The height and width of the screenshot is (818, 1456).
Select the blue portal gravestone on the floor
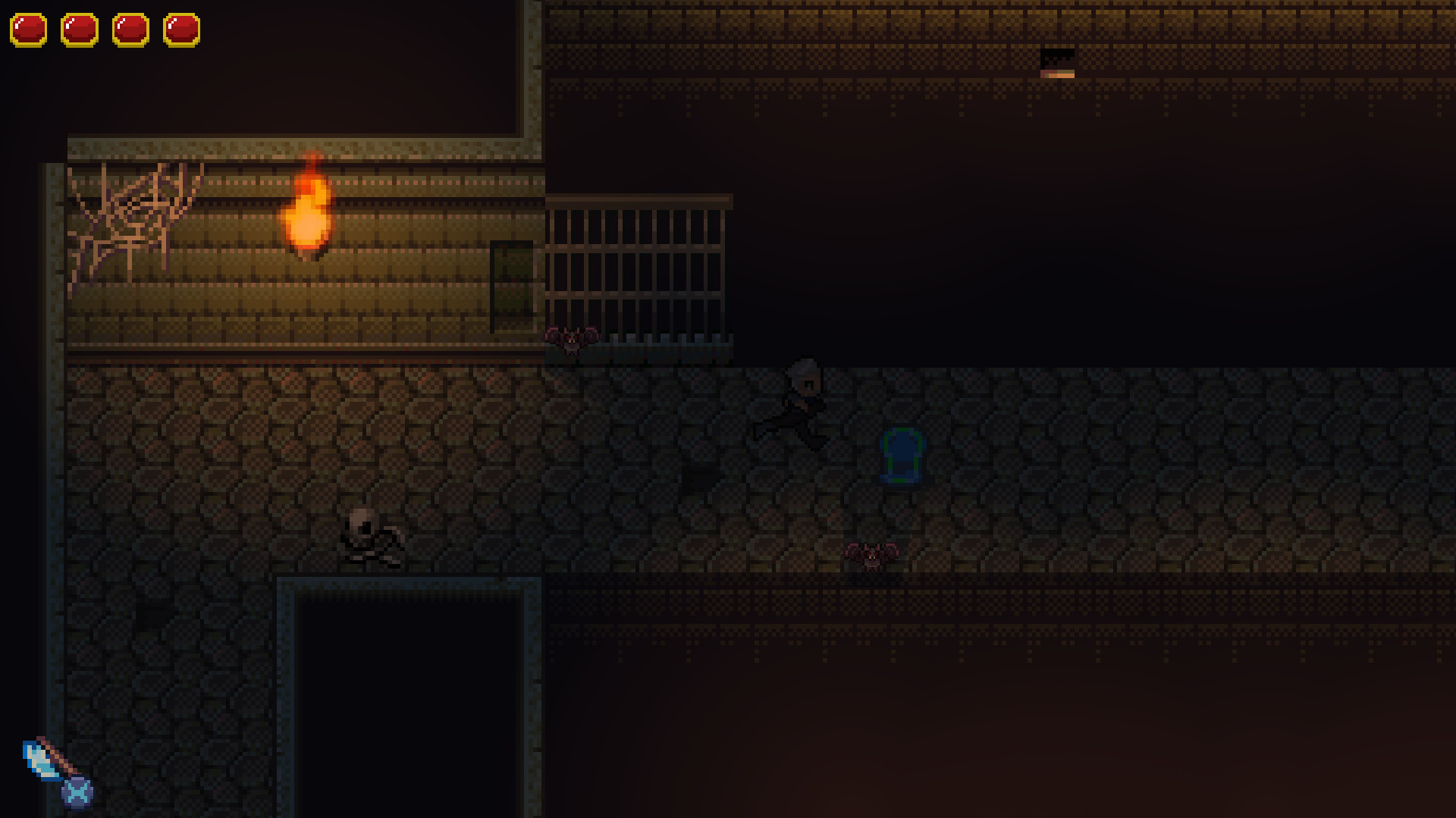pos(901,455)
